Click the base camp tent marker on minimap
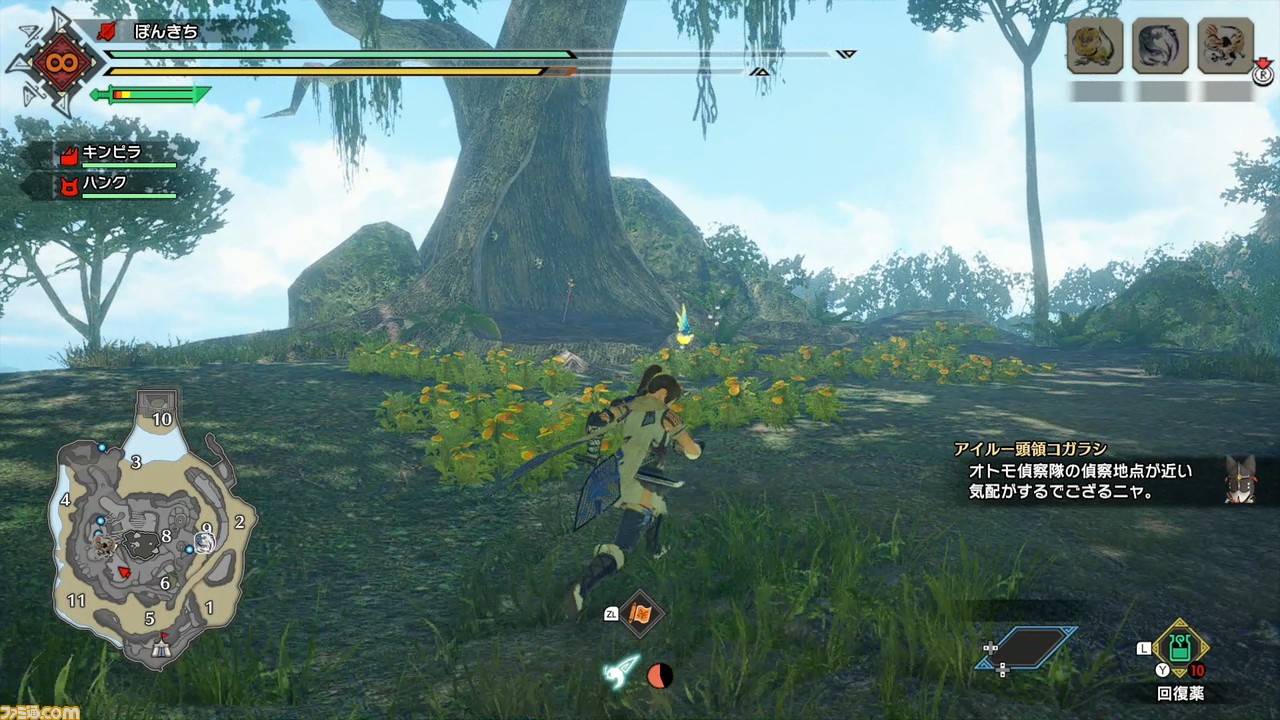The image size is (1280, 720). click(159, 650)
